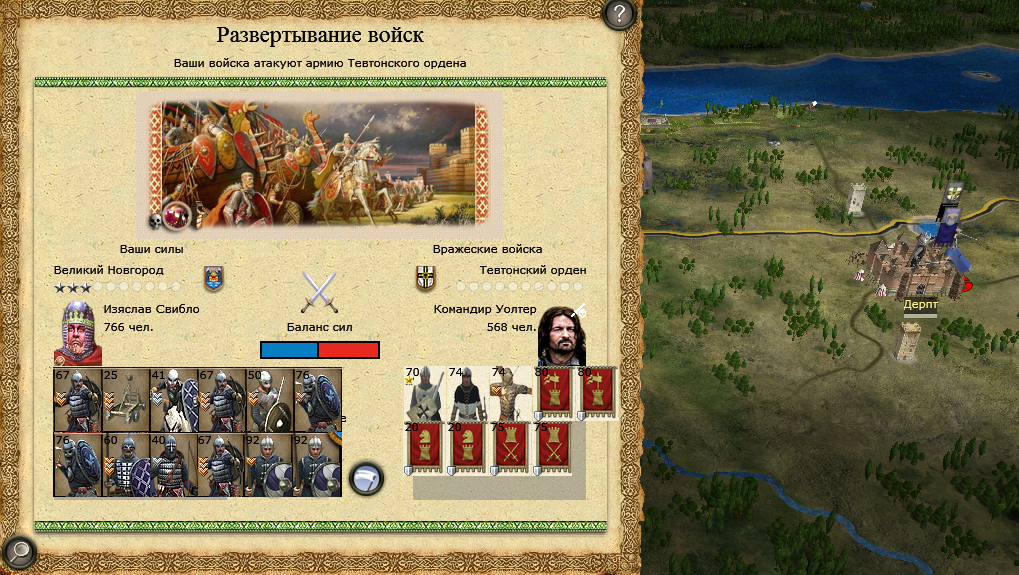Click the pink orb icon on battle picture

click(x=179, y=213)
